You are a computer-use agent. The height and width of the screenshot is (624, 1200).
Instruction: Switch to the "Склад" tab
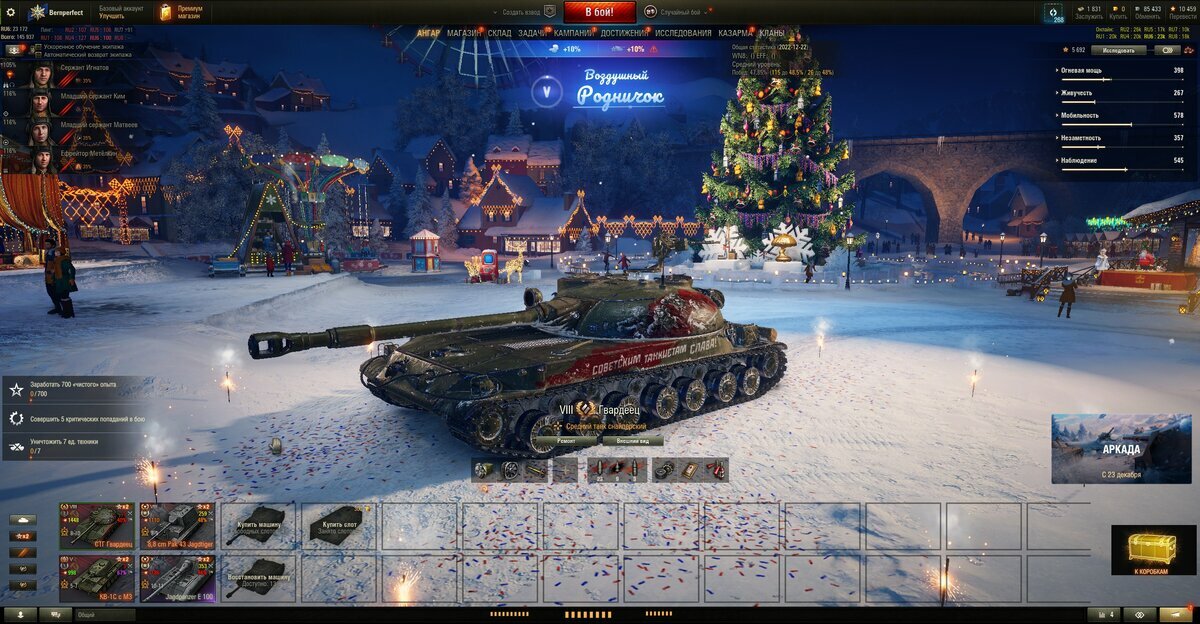tap(499, 33)
